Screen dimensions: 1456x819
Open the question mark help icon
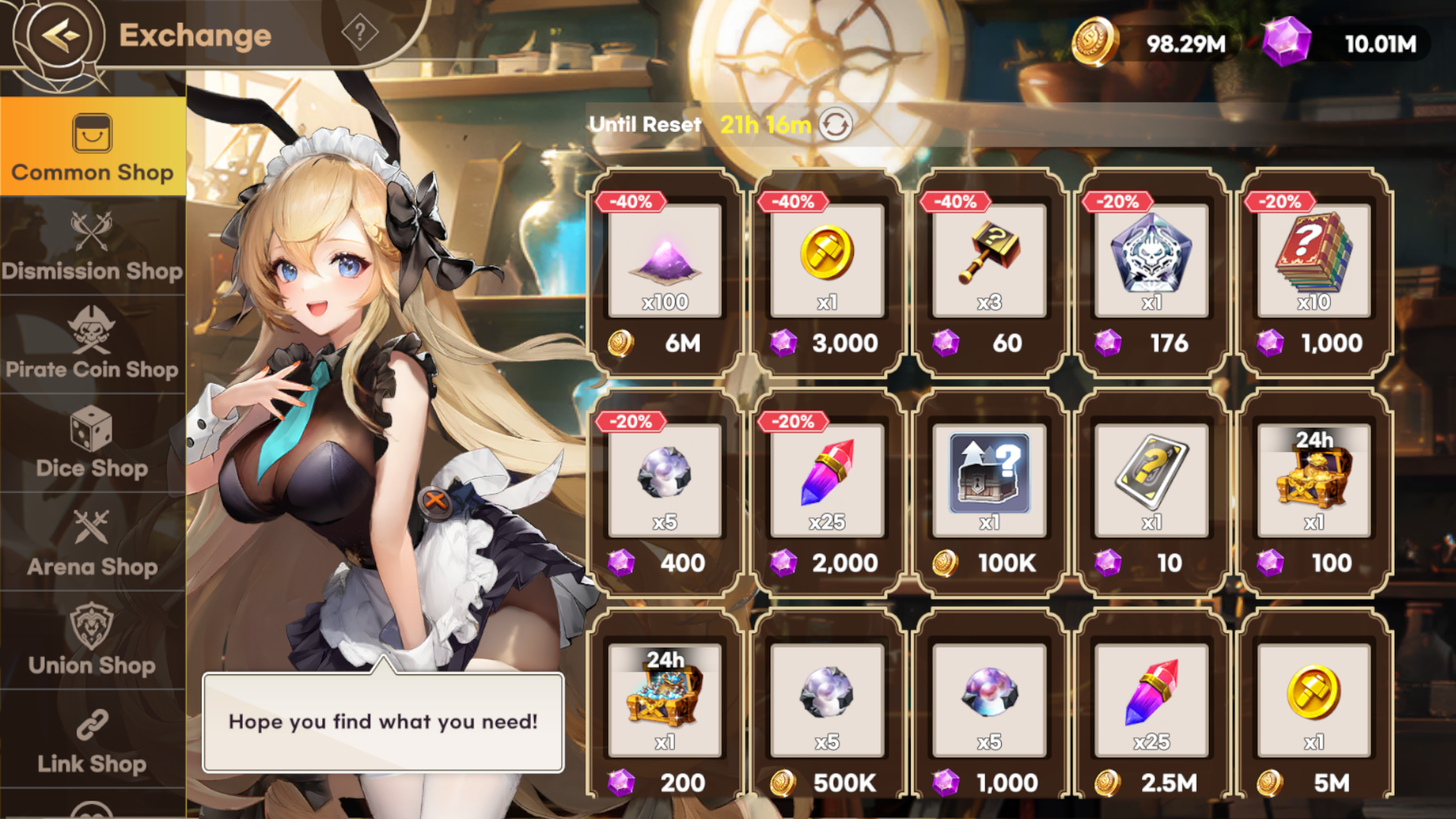coord(359,33)
